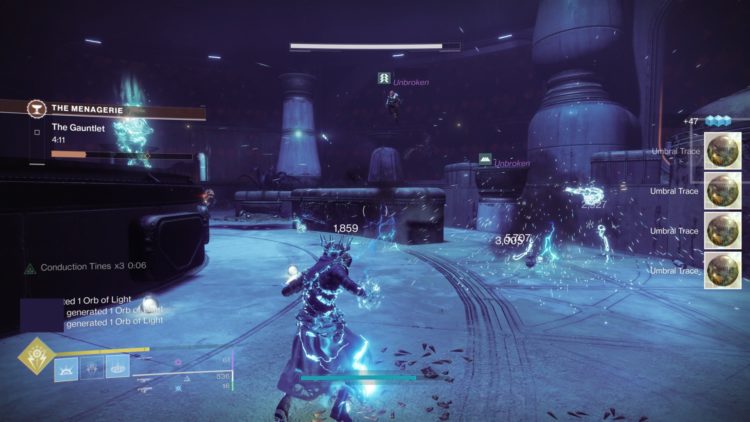Click the Conduction Tines buff indicator

(84, 267)
